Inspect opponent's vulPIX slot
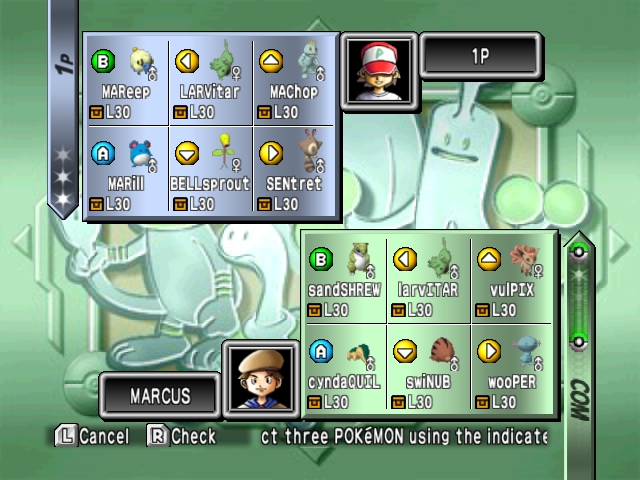Screen dimensions: 640x480 [x=512, y=279]
